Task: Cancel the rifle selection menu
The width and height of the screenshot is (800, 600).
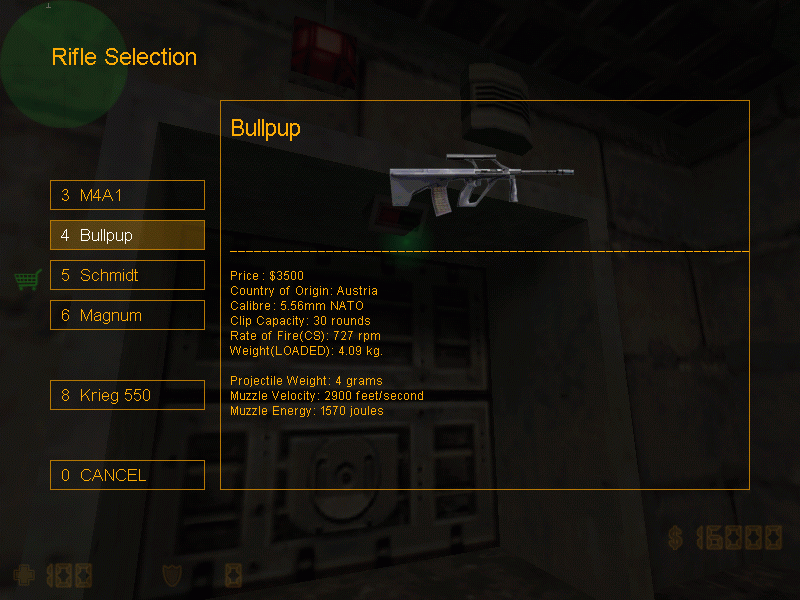Action: point(127,475)
